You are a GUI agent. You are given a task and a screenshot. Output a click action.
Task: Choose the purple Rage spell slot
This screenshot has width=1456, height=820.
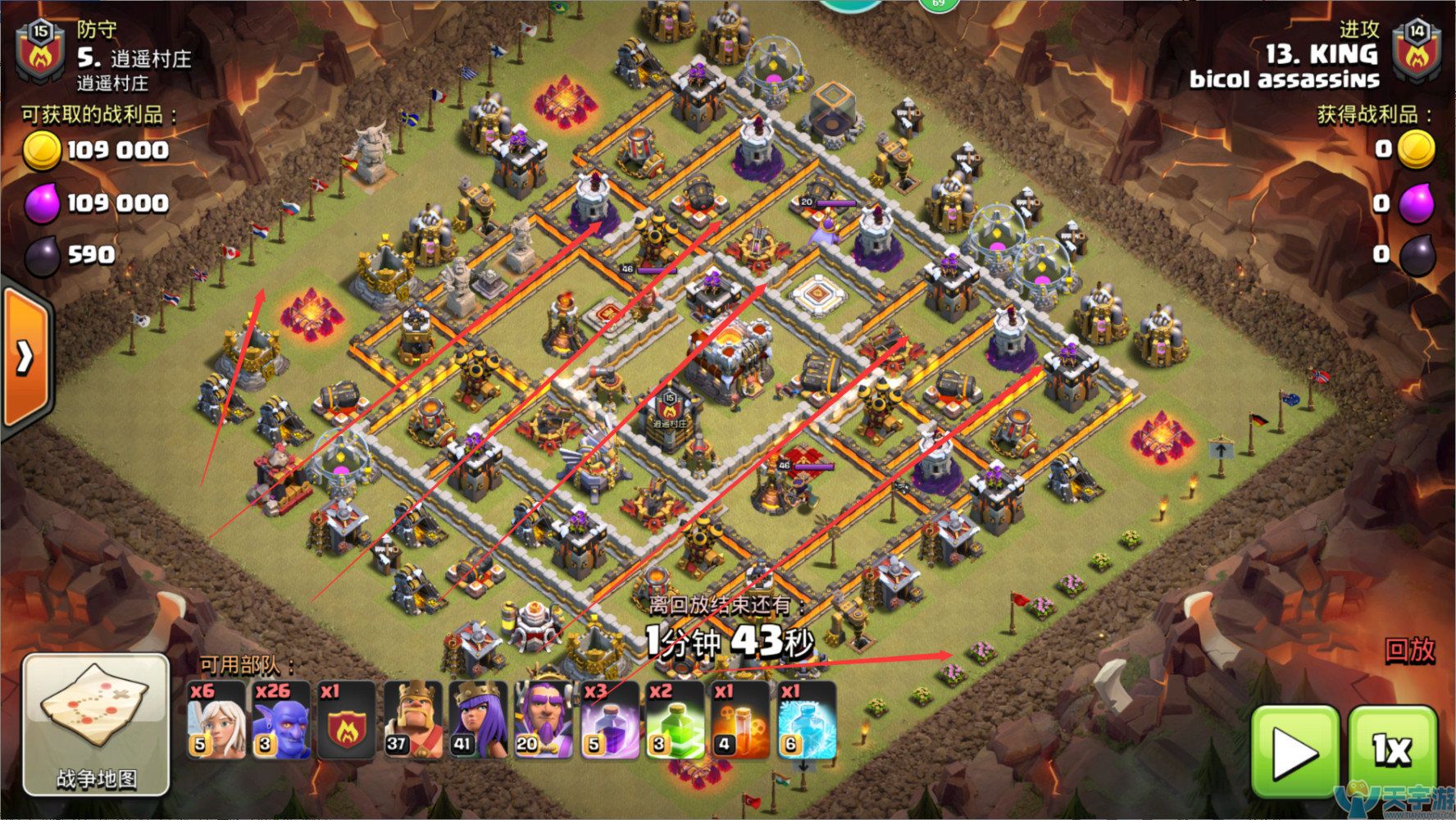(x=609, y=720)
